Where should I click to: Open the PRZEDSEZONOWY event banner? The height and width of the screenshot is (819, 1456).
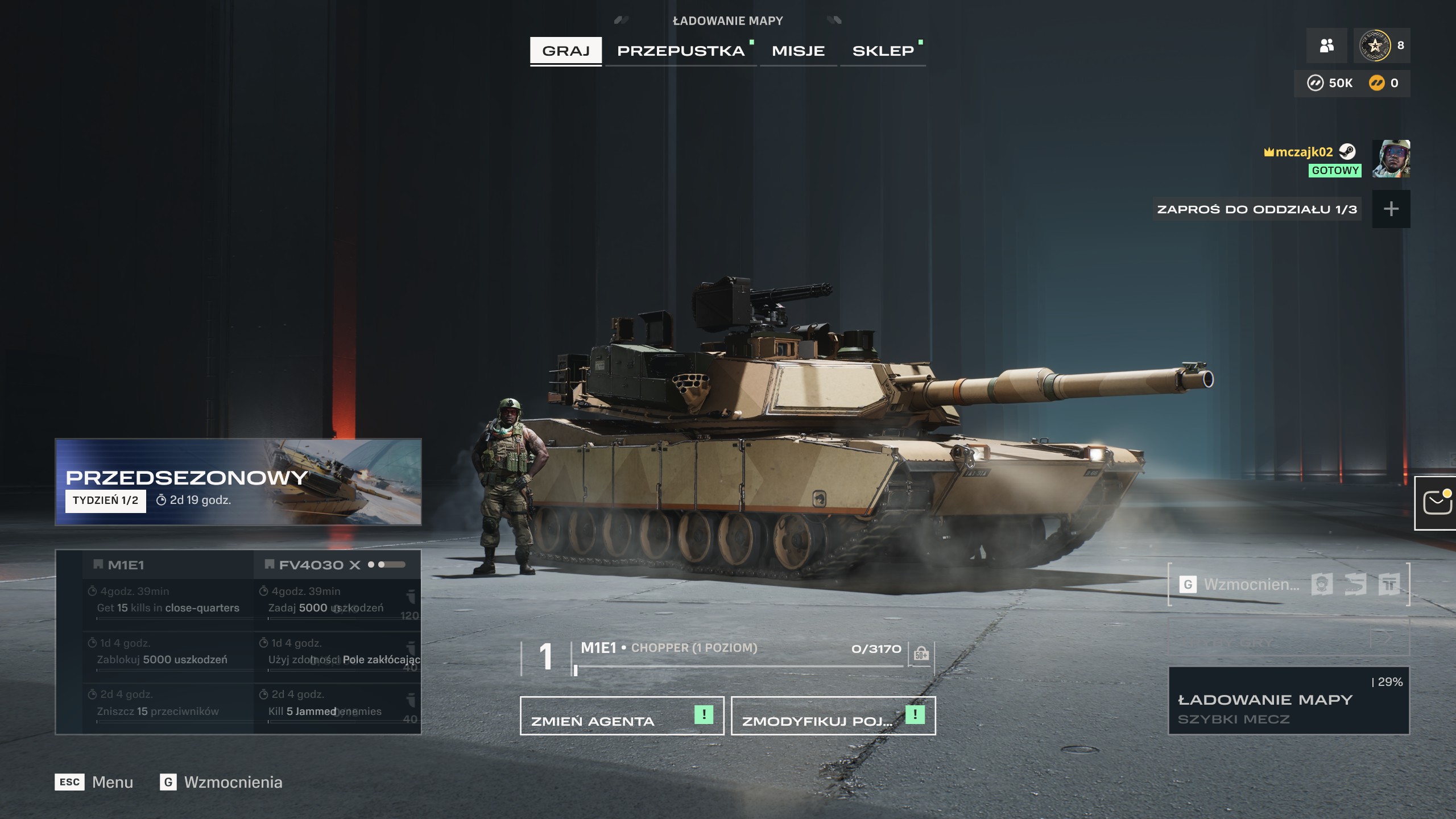(238, 481)
